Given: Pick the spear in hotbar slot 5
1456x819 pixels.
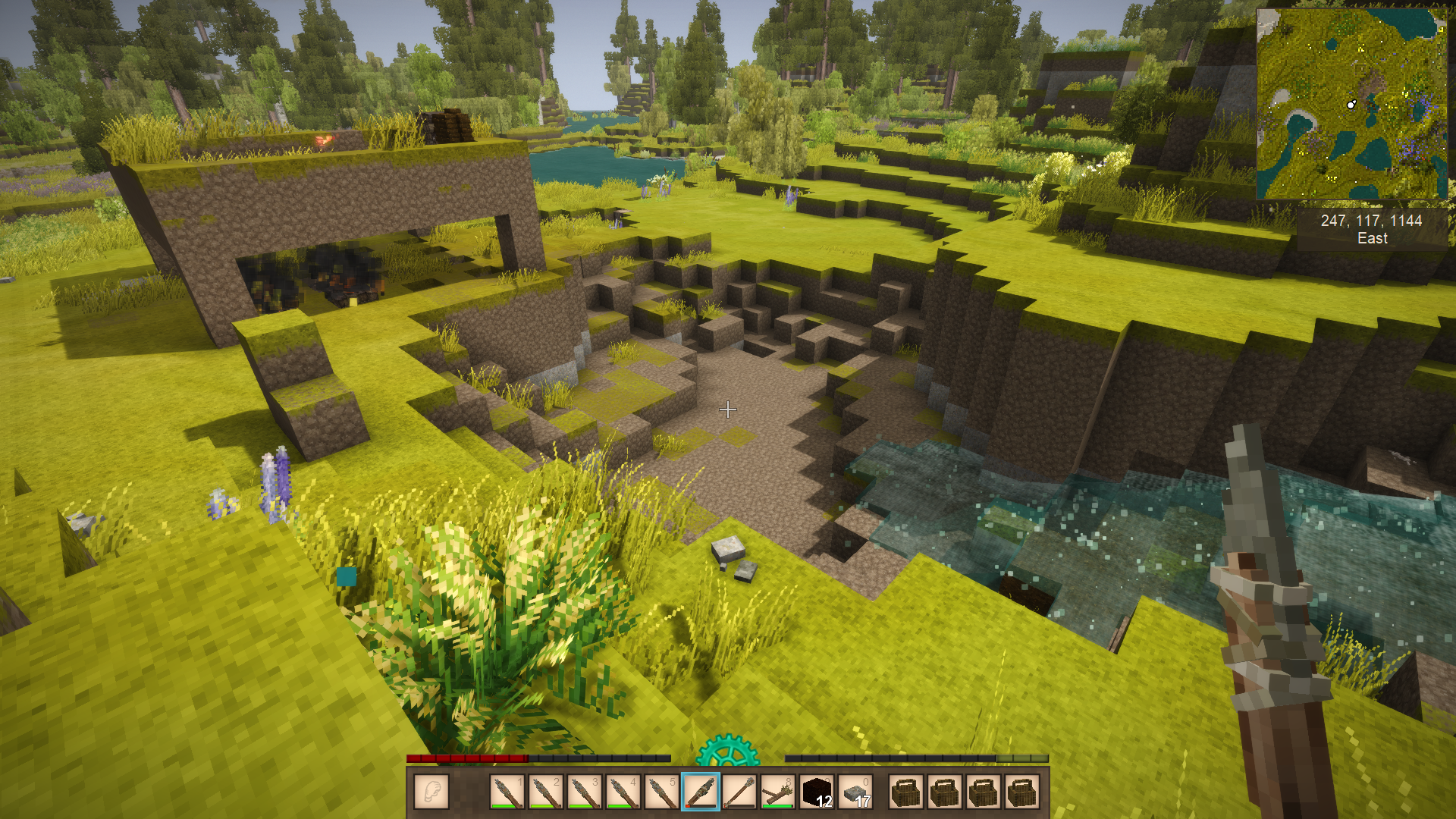Looking at the screenshot, I should [661, 792].
